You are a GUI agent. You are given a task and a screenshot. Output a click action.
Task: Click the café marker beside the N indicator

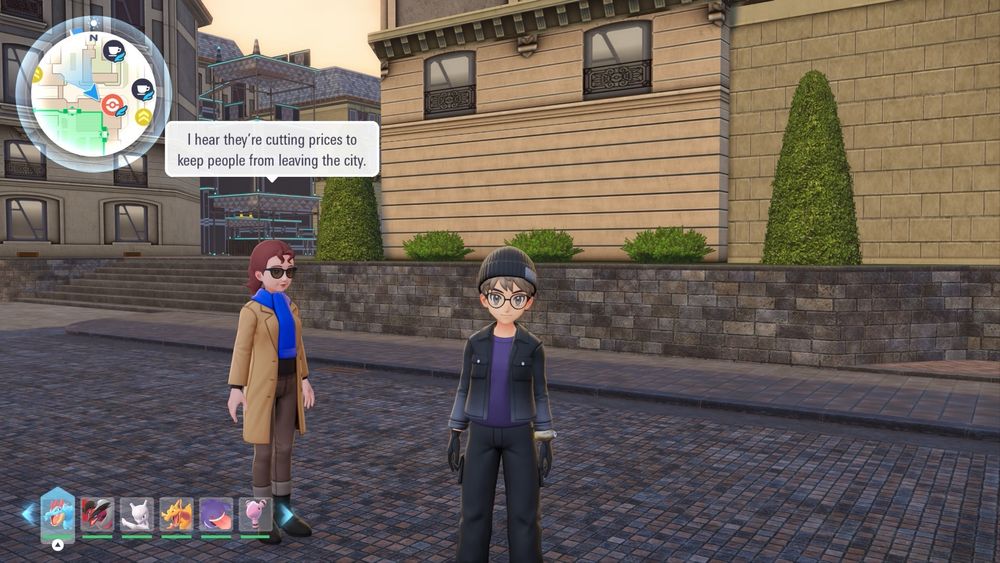113,50
